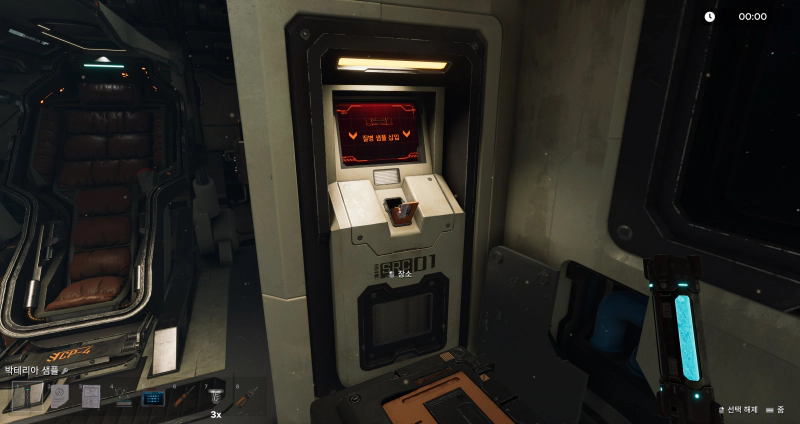Select the screws stack slot
Viewport: 800px width, 424px height.
(x=215, y=398)
